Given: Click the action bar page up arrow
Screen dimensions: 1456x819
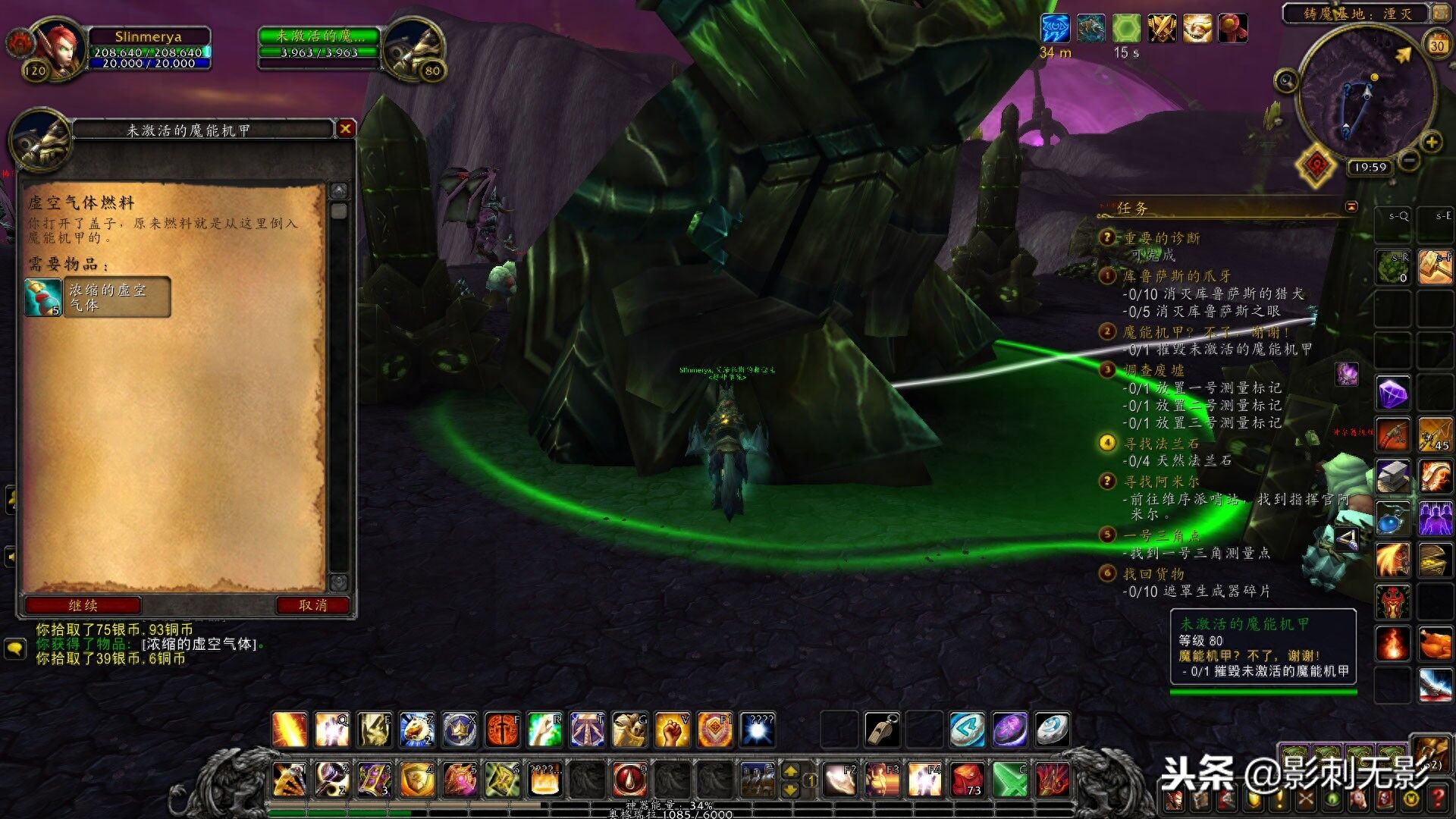Looking at the screenshot, I should (790, 771).
